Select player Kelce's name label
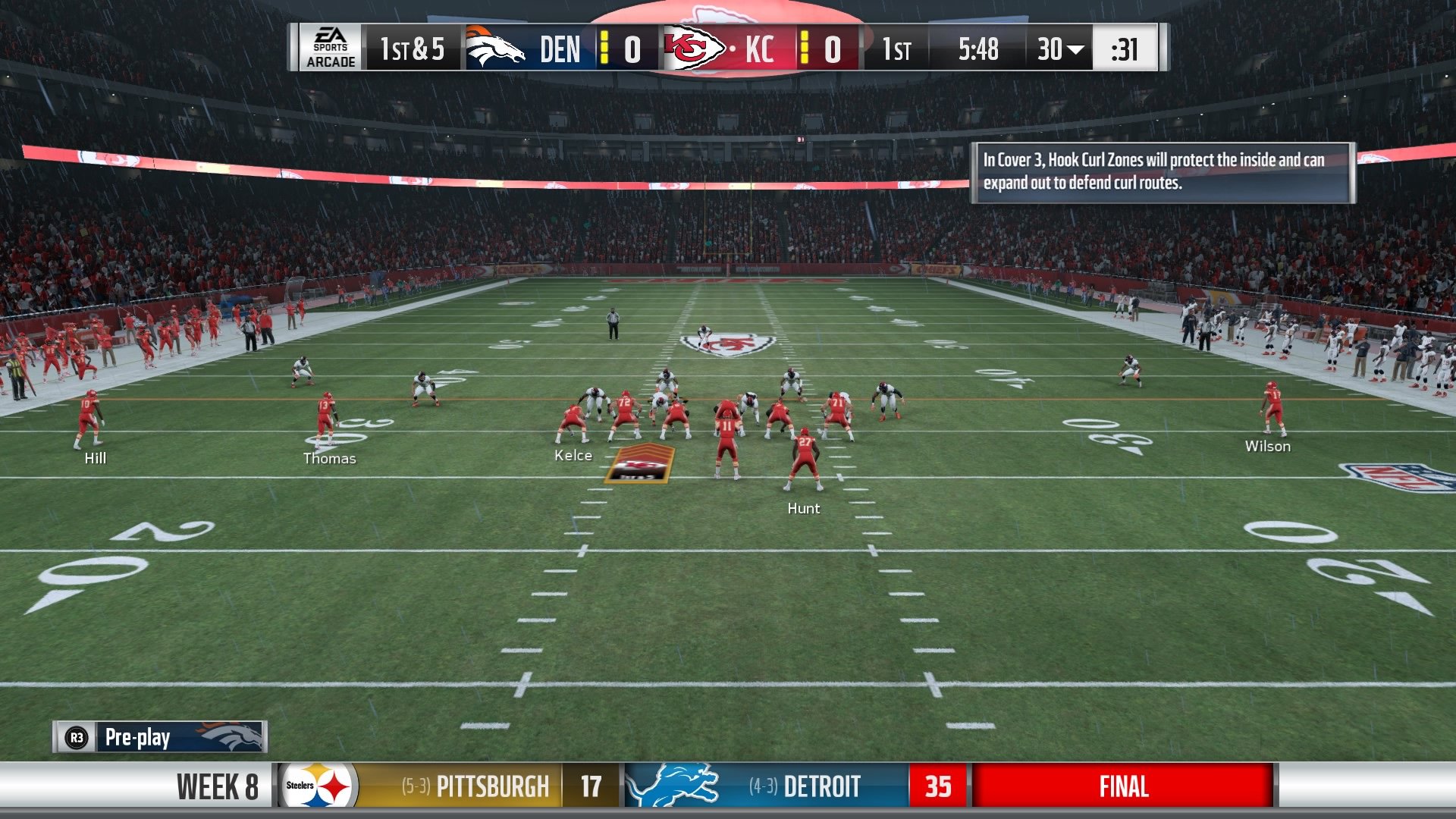1456x819 pixels. 573,455
